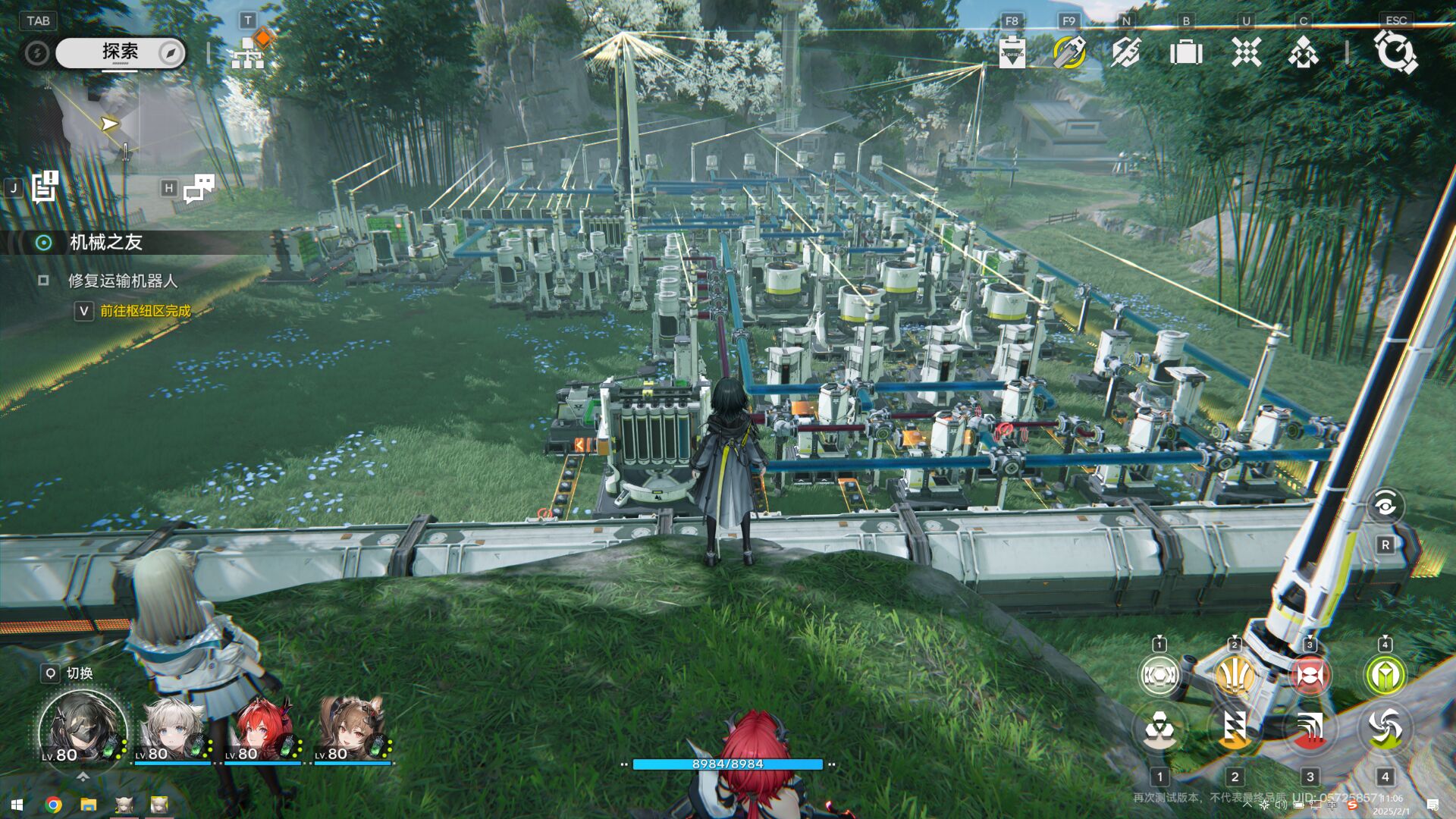1456x819 pixels.
Task: Open the lightning-bolt cube icon
Action: pos(1126,53)
